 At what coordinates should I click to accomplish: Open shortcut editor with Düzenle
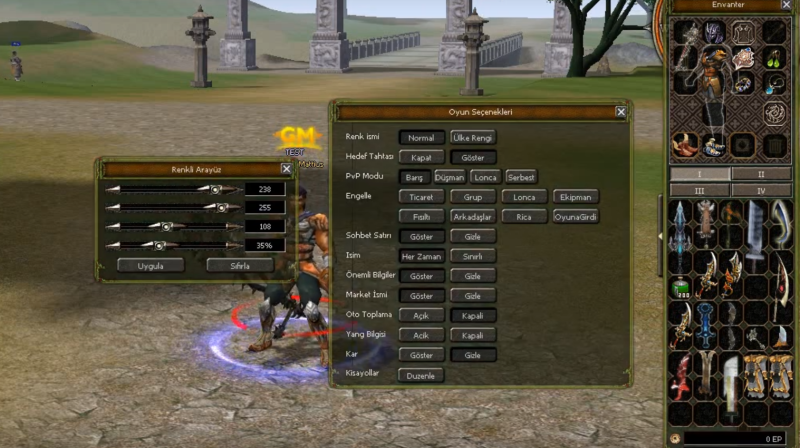click(421, 375)
